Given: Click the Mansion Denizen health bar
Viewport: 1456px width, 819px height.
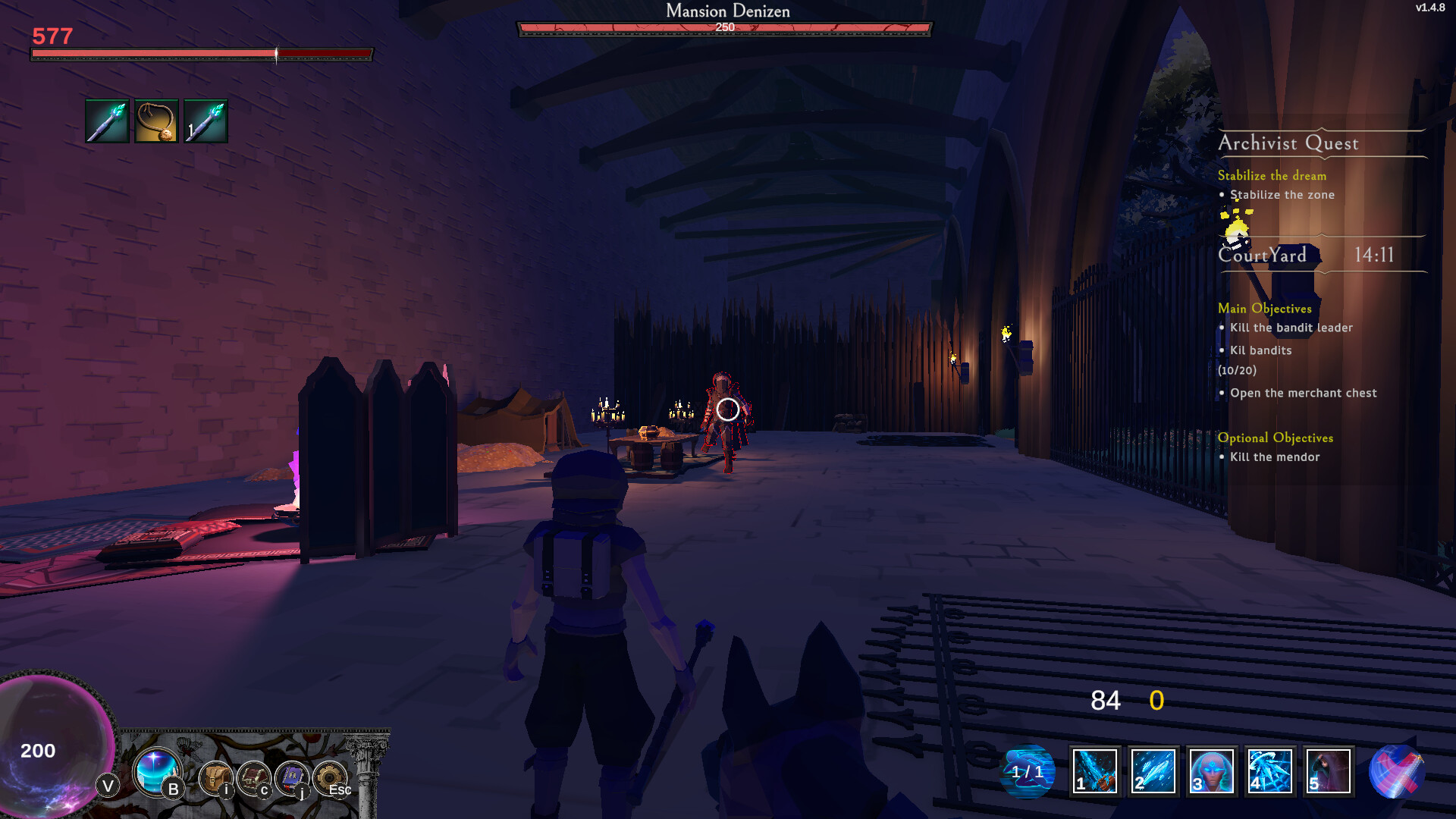Looking at the screenshot, I should point(724,27).
